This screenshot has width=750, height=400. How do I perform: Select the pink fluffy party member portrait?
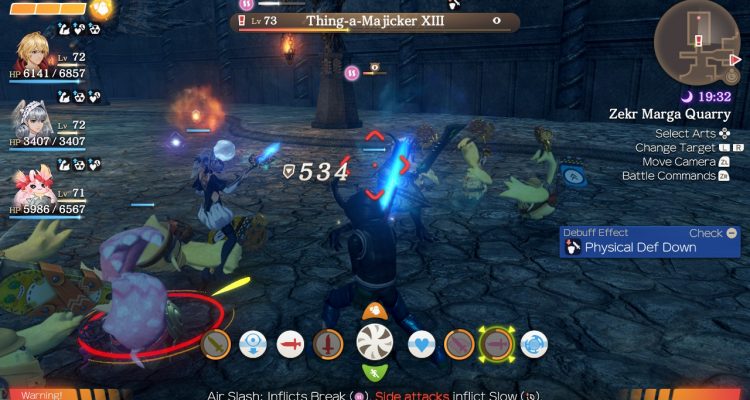[32, 190]
